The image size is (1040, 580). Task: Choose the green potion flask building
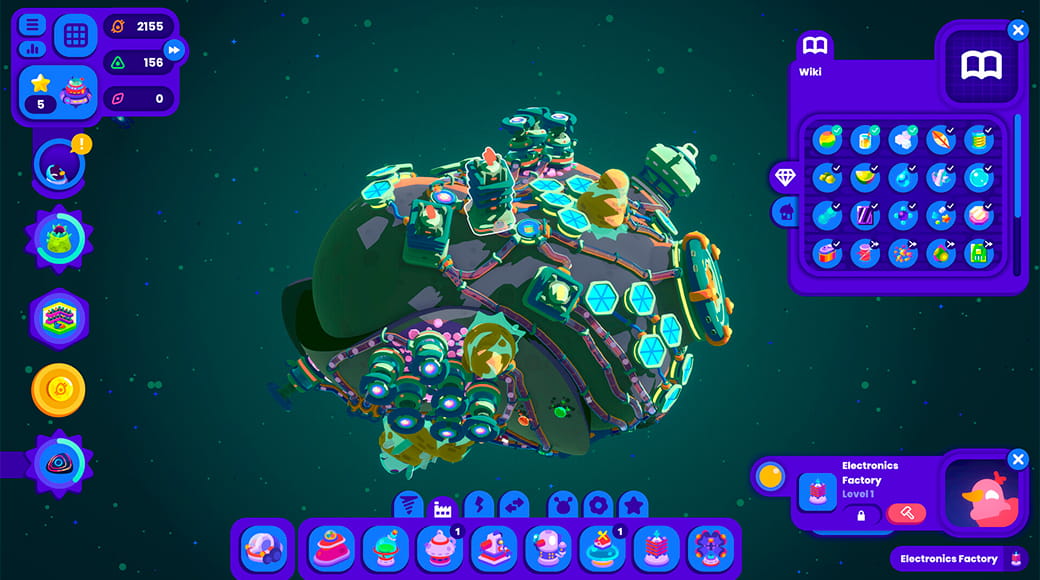click(x=386, y=547)
